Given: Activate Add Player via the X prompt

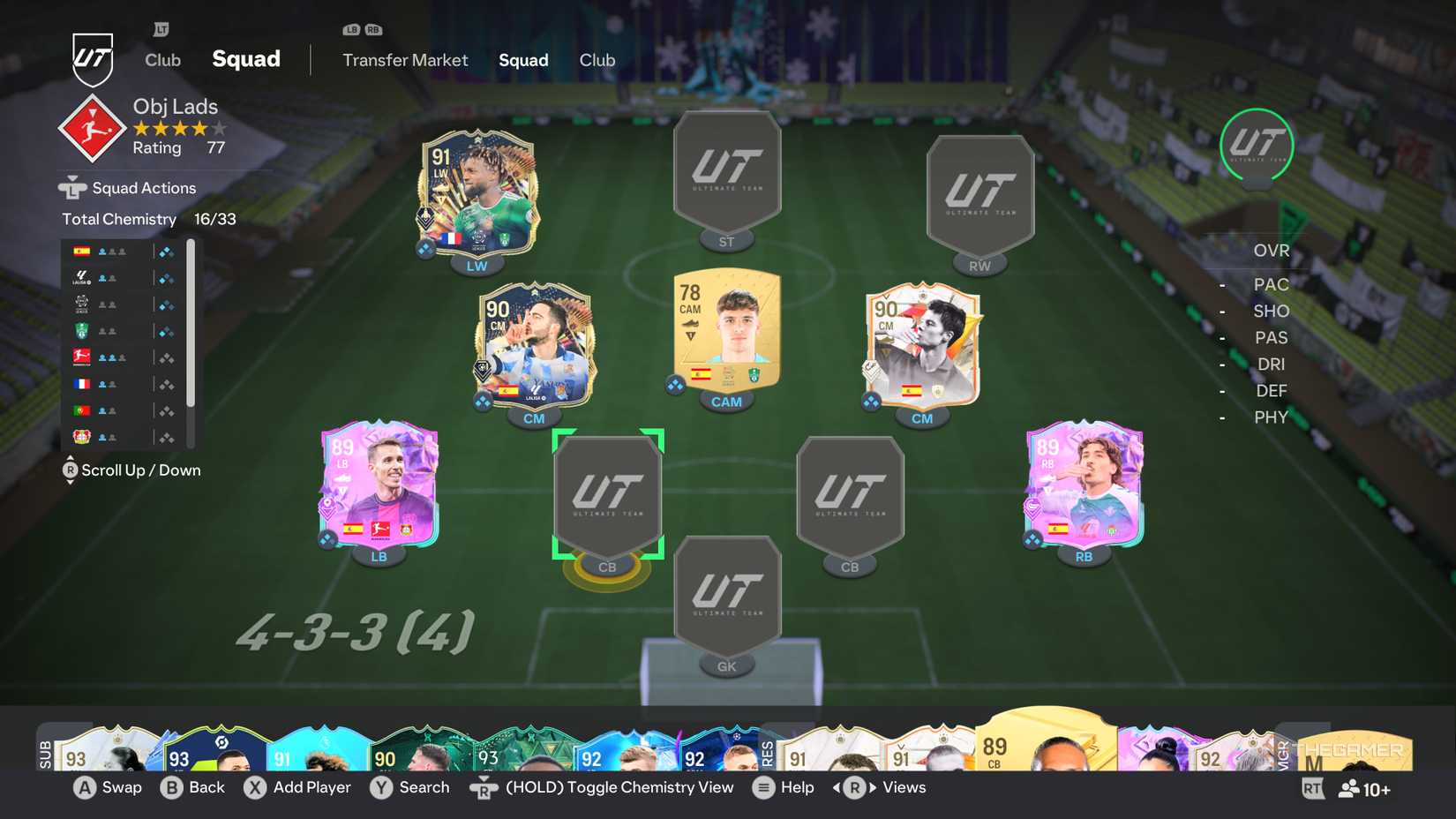Looking at the screenshot, I should click(298, 787).
